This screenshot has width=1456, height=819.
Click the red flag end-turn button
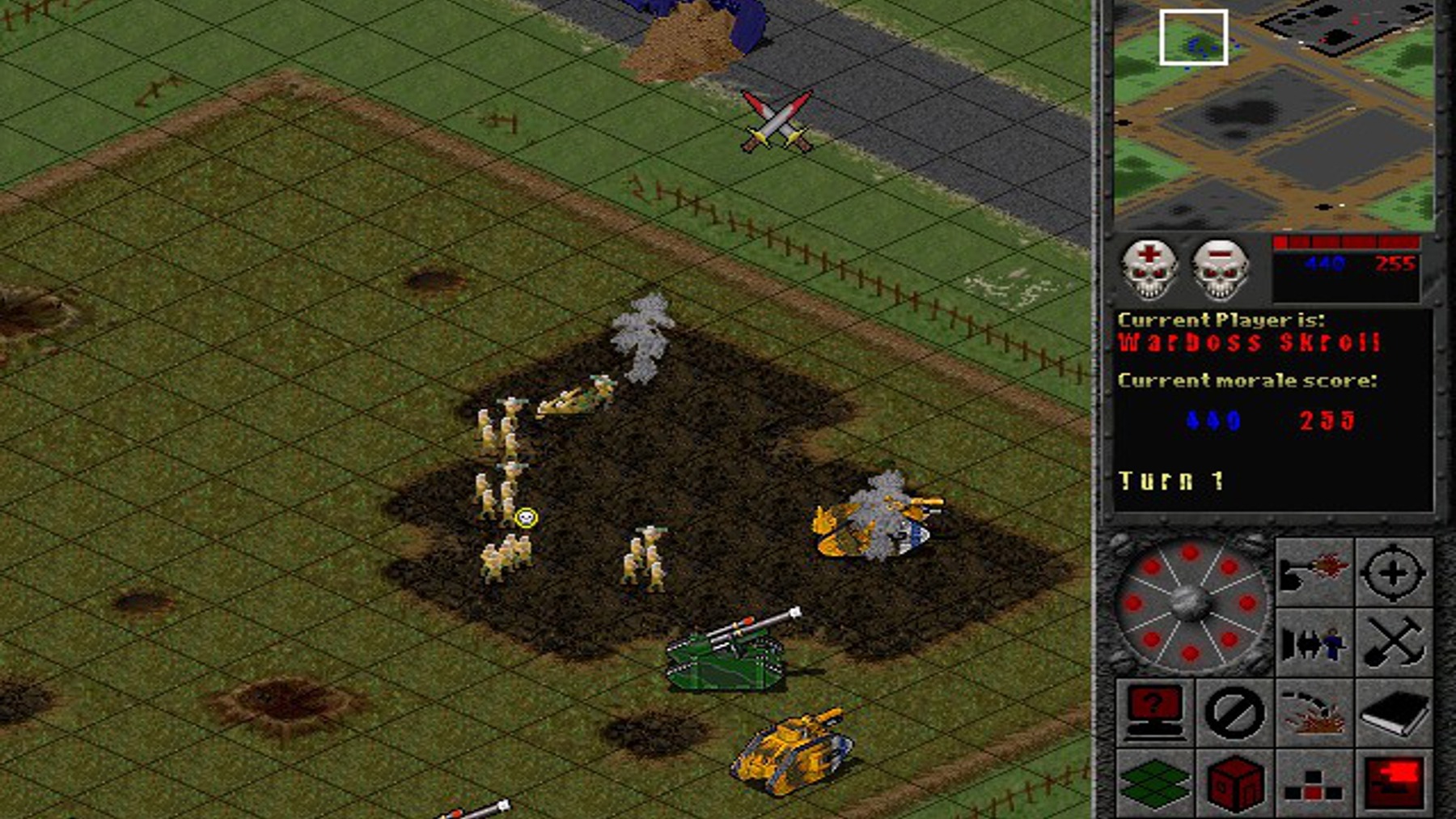click(1393, 783)
